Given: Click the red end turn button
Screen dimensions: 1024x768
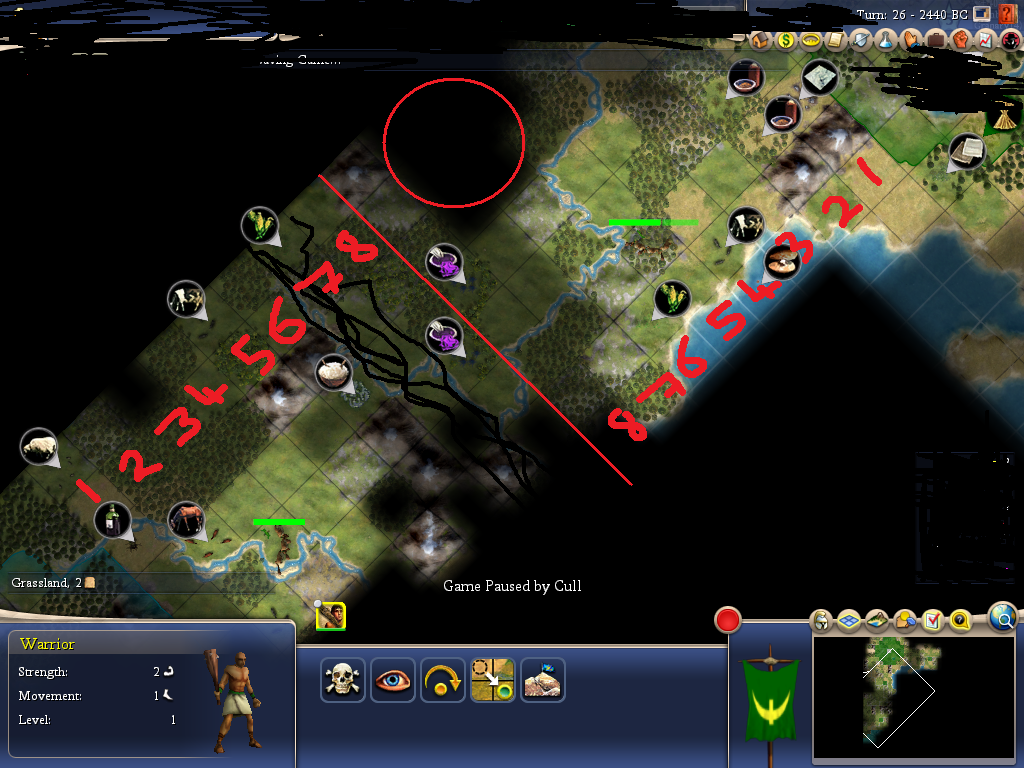Looking at the screenshot, I should click(x=727, y=620).
